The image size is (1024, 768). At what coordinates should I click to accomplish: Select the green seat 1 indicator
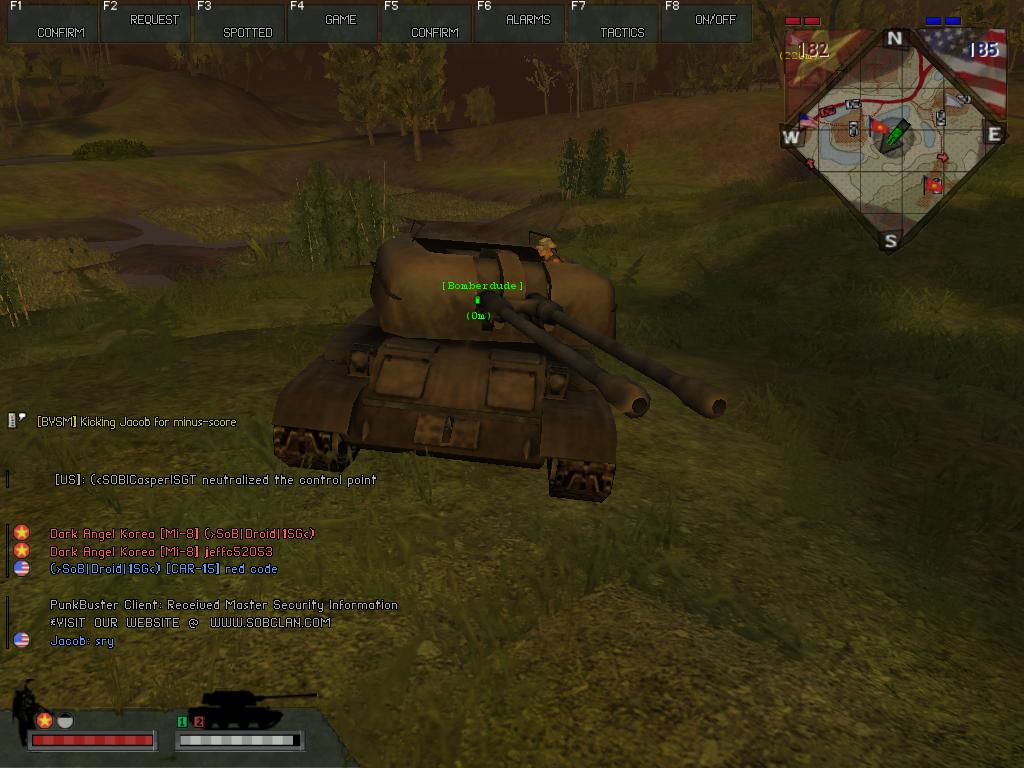tap(182, 721)
